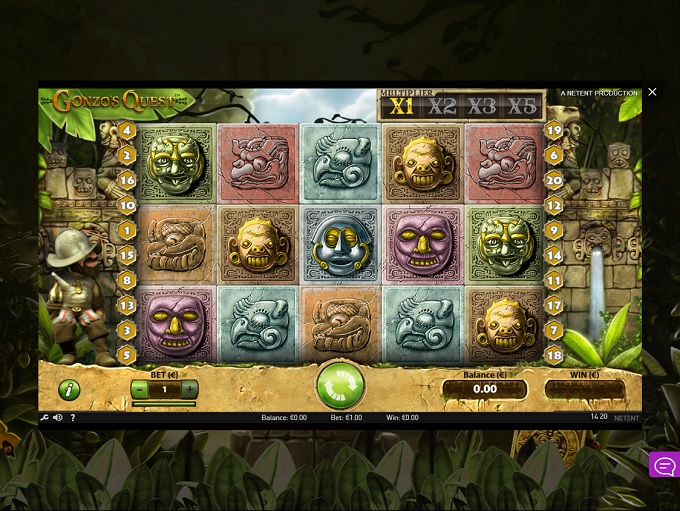Open the live chat bubble widget

664,465
